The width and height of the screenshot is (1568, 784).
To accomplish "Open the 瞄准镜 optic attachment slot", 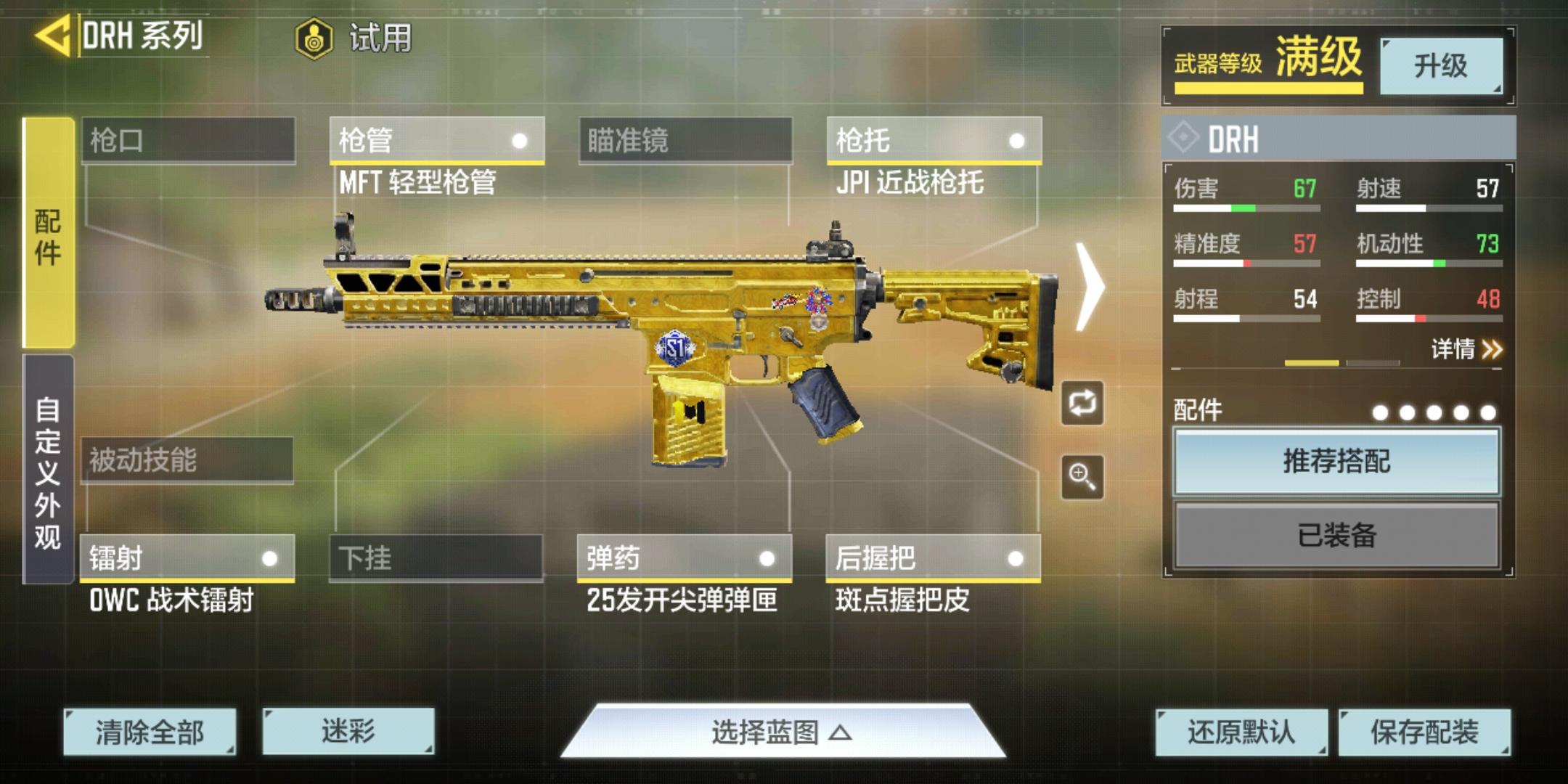I will 686,140.
